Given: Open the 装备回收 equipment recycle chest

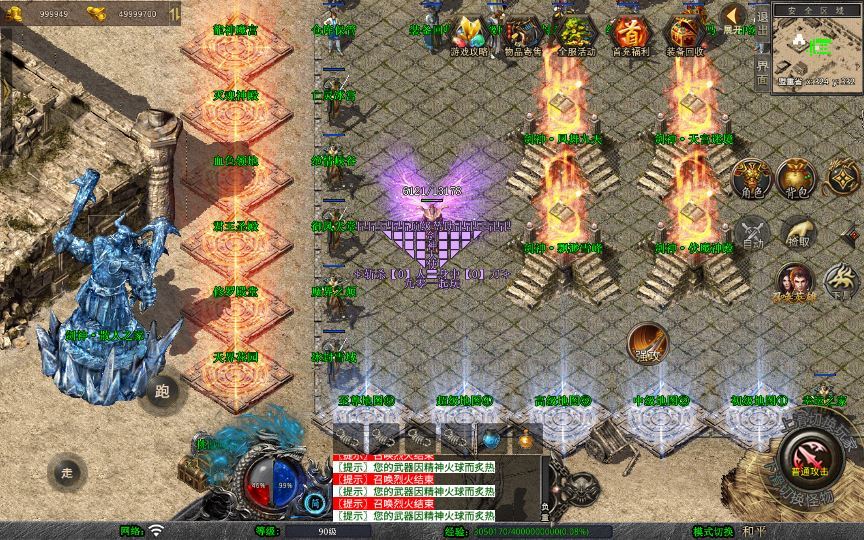Looking at the screenshot, I should pyautogui.click(x=684, y=35).
